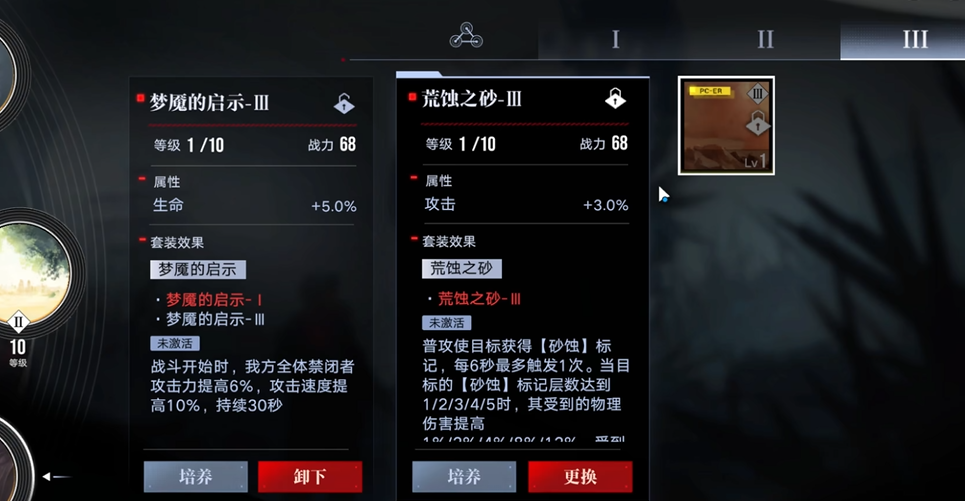Toggle the lock on 梦魇的启示-III
965x501 pixels.
tap(344, 103)
